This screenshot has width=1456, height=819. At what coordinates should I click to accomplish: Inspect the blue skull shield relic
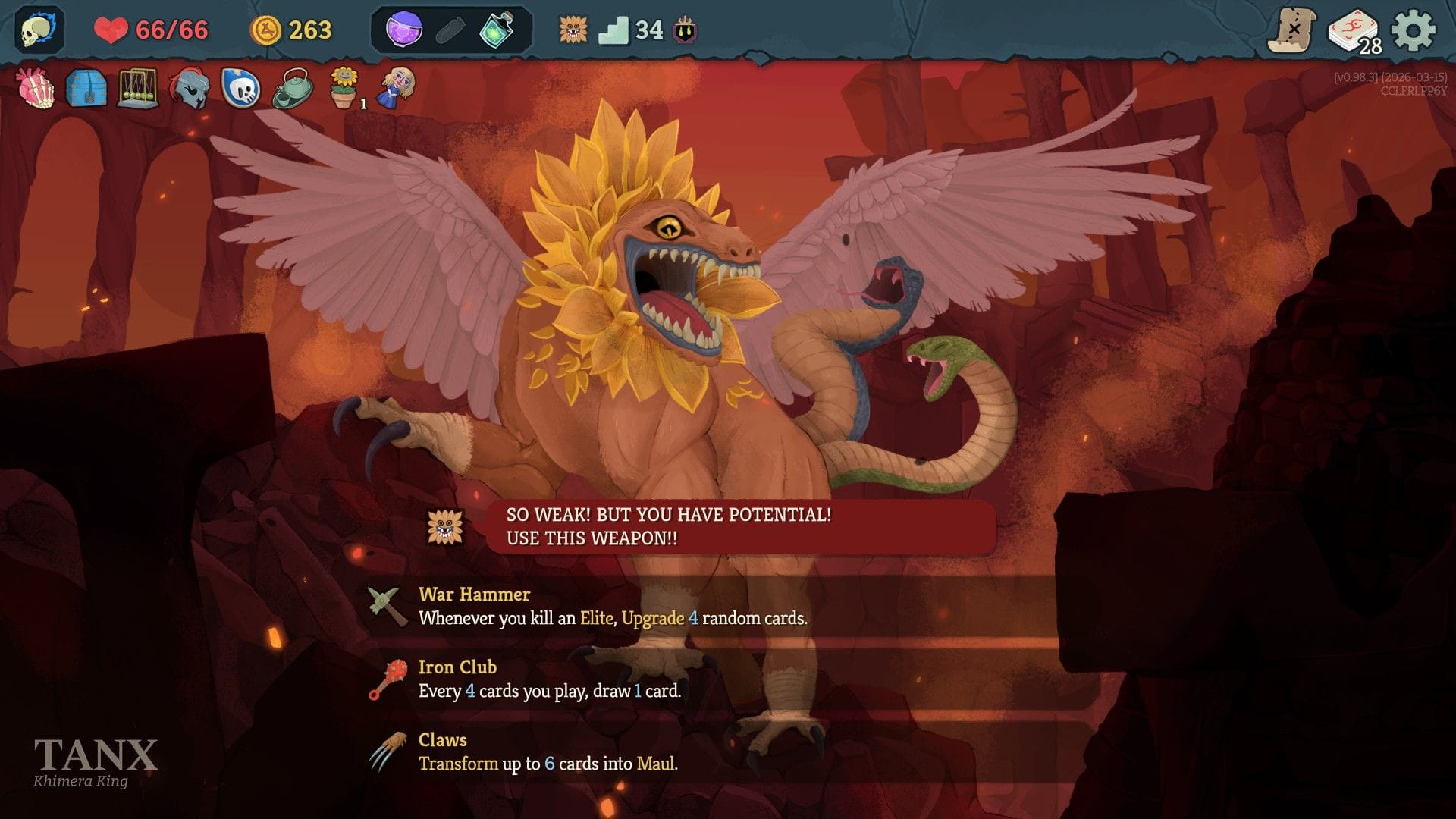(240, 88)
